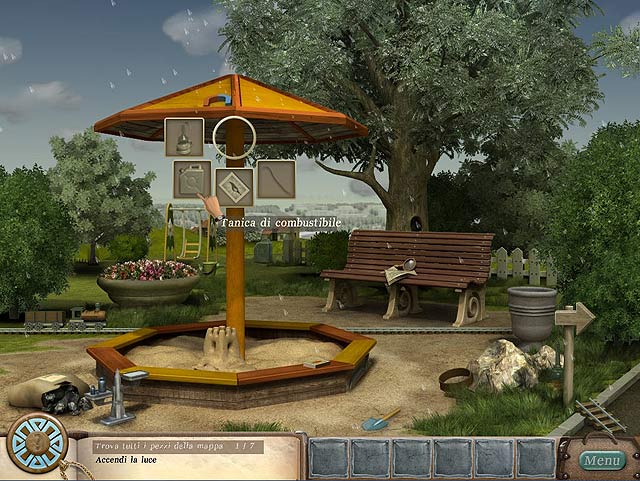Screen dimensions: 640x481
Task: Select the wick requirement tile
Action: pos(276,180)
